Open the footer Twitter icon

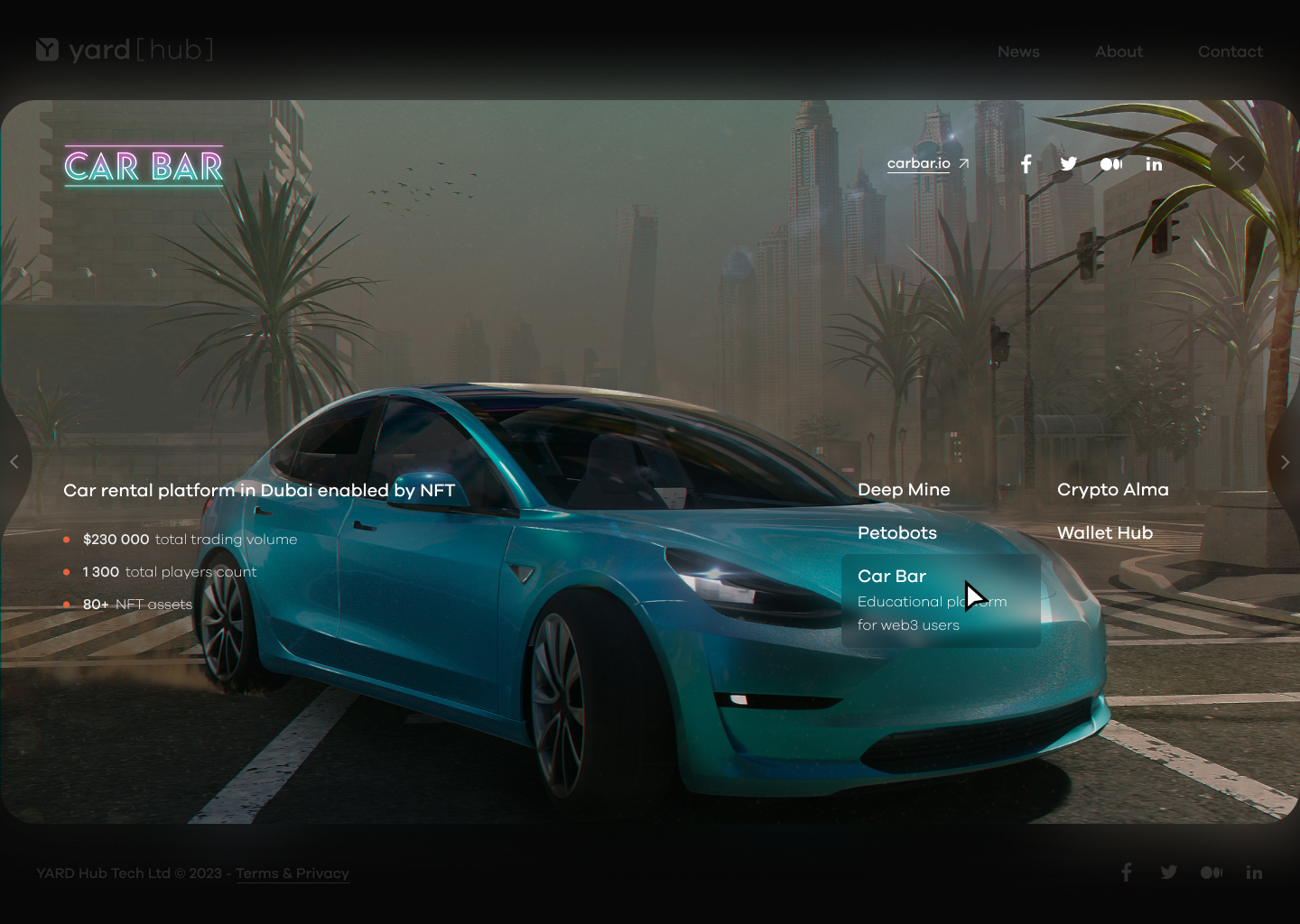coord(1169,873)
